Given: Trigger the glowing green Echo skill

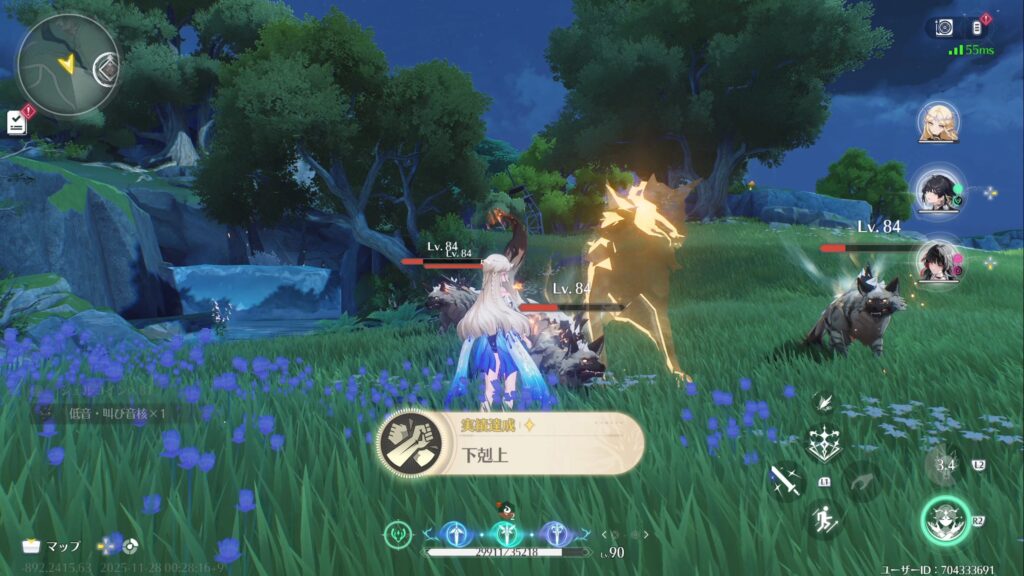Looking at the screenshot, I should click(x=944, y=521).
